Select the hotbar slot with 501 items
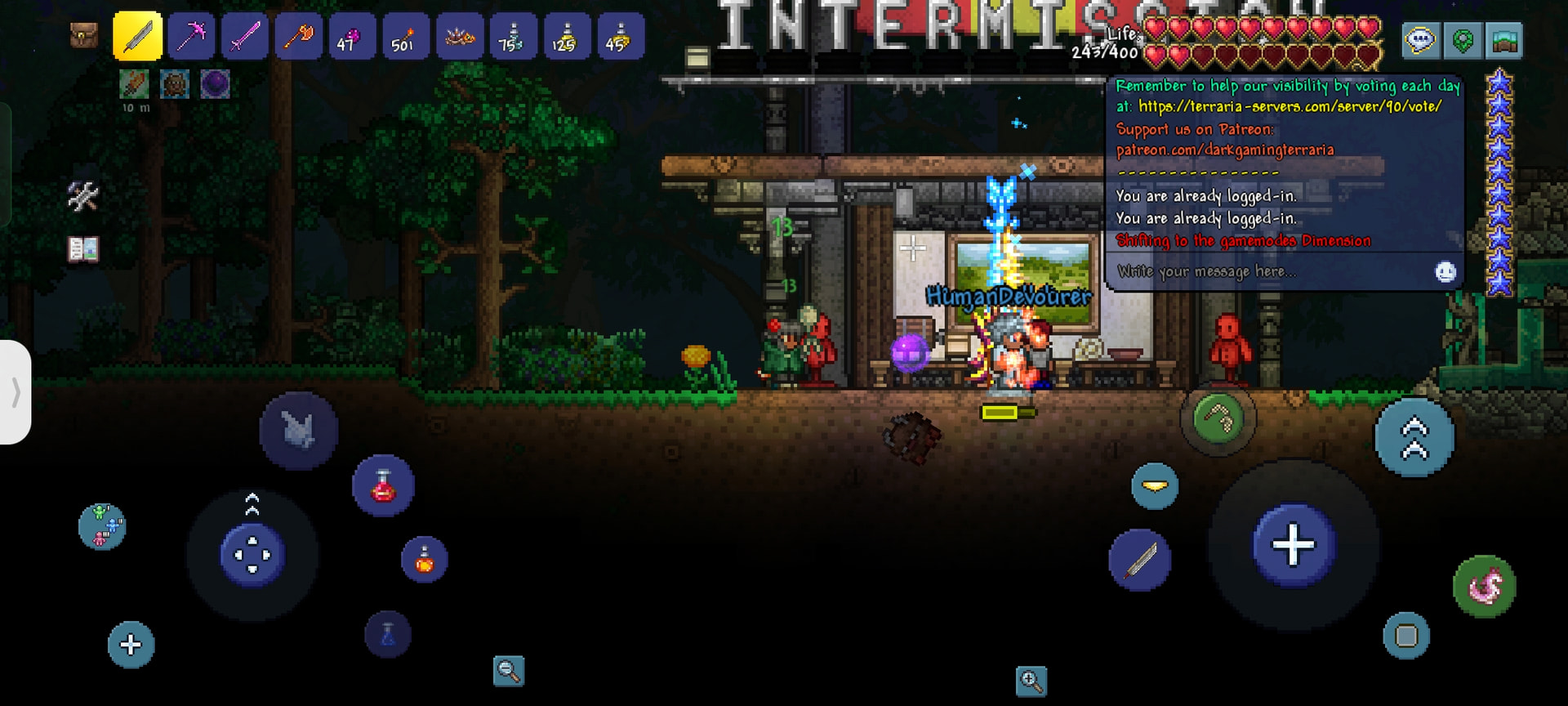The width and height of the screenshot is (1568, 706). click(405, 37)
